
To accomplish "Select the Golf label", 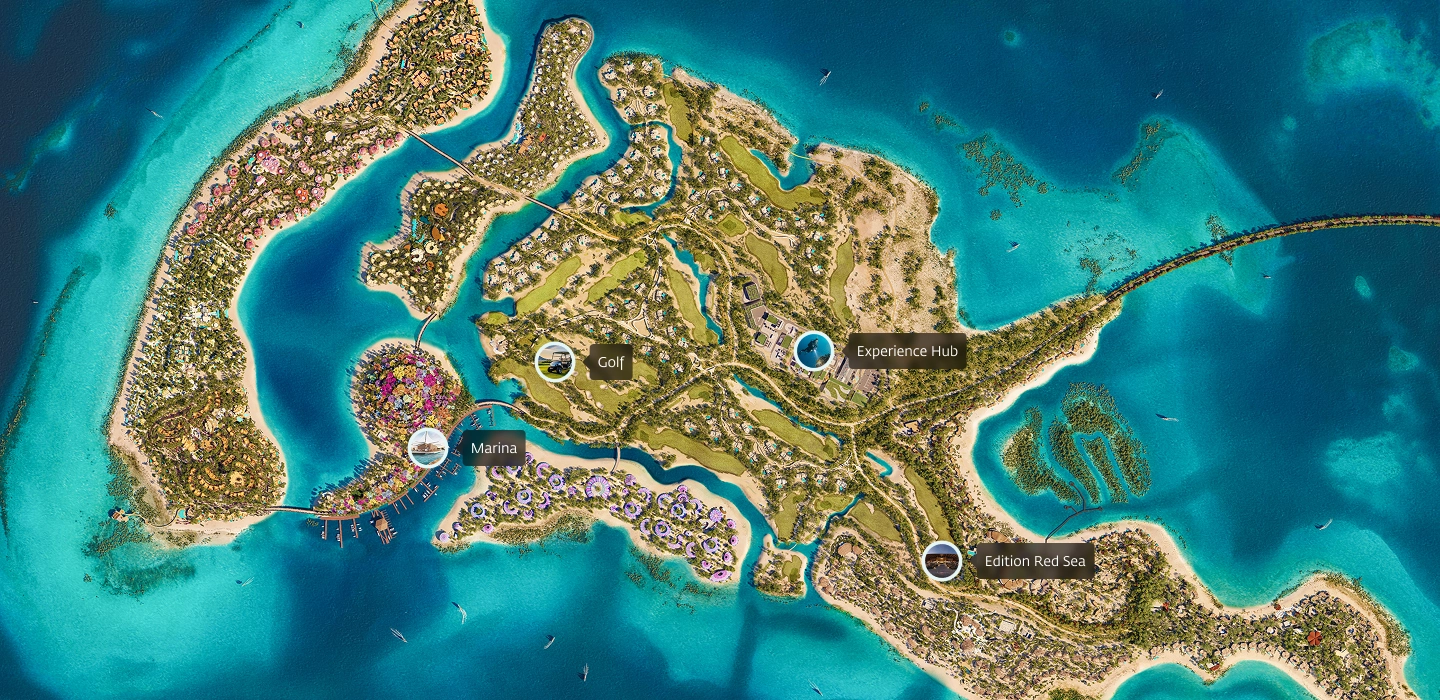I will pos(610,362).
